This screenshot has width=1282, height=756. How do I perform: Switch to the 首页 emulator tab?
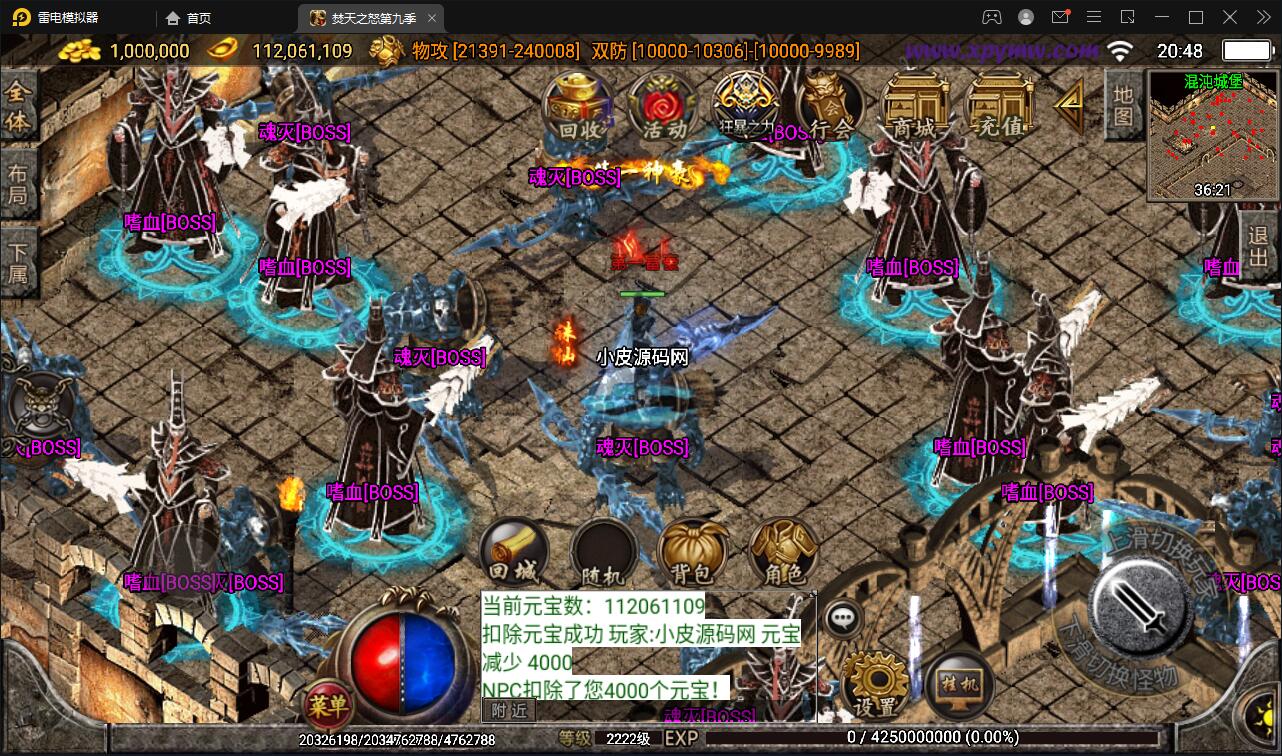pos(190,18)
